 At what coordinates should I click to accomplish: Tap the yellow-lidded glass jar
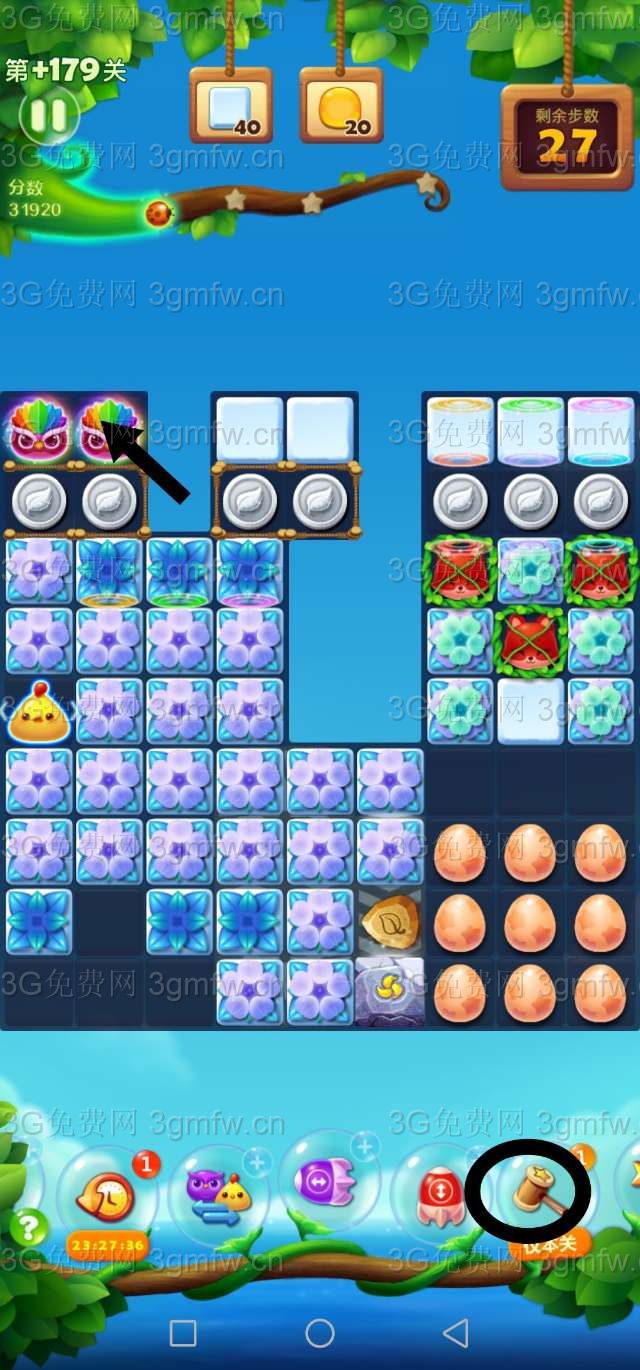coord(460,431)
